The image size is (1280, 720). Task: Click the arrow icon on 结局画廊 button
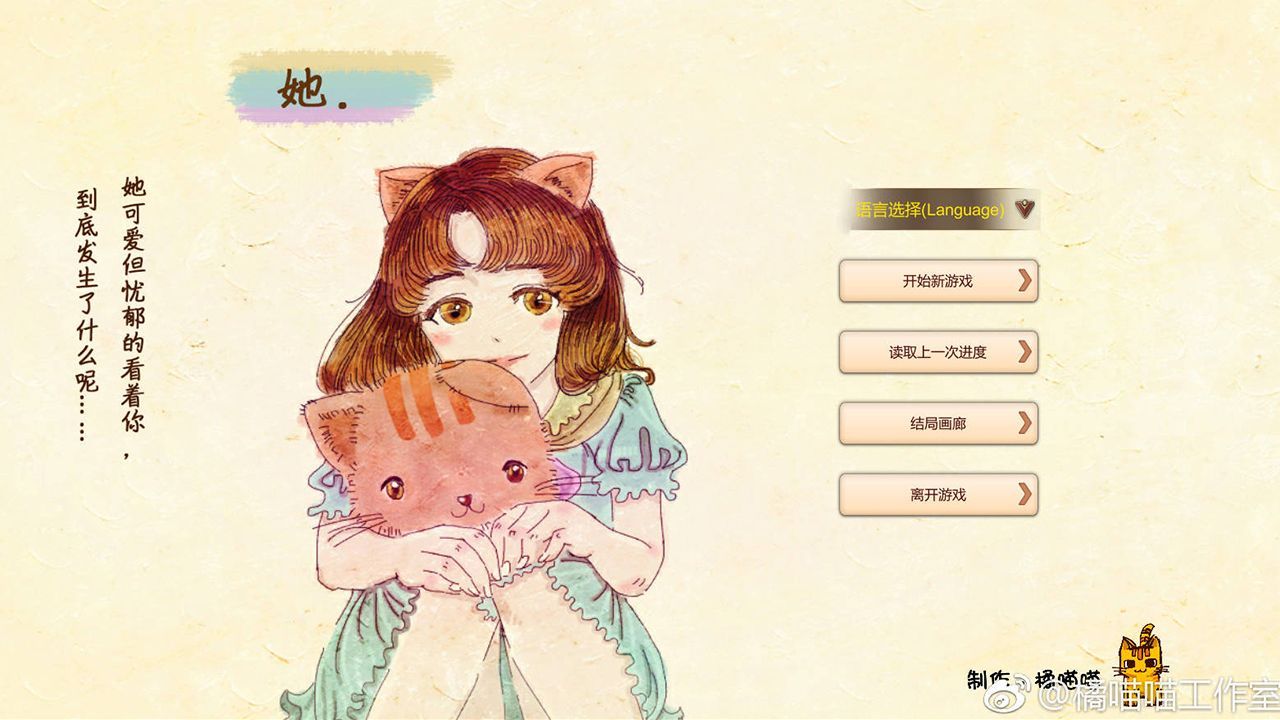click(1024, 423)
